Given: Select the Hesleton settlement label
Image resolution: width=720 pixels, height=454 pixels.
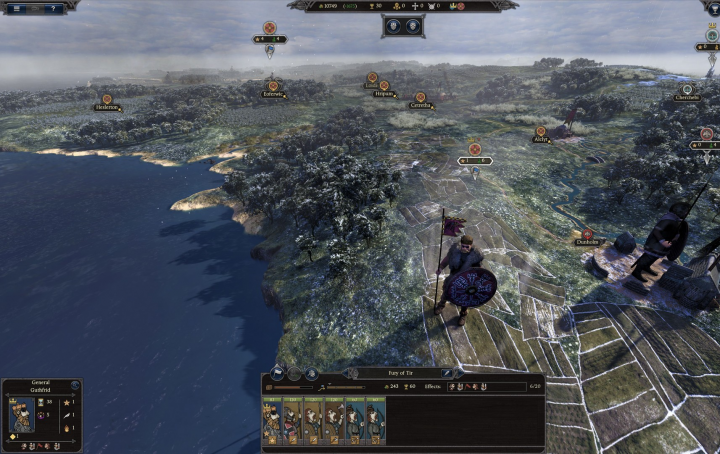Looking at the screenshot, I should point(107,107).
